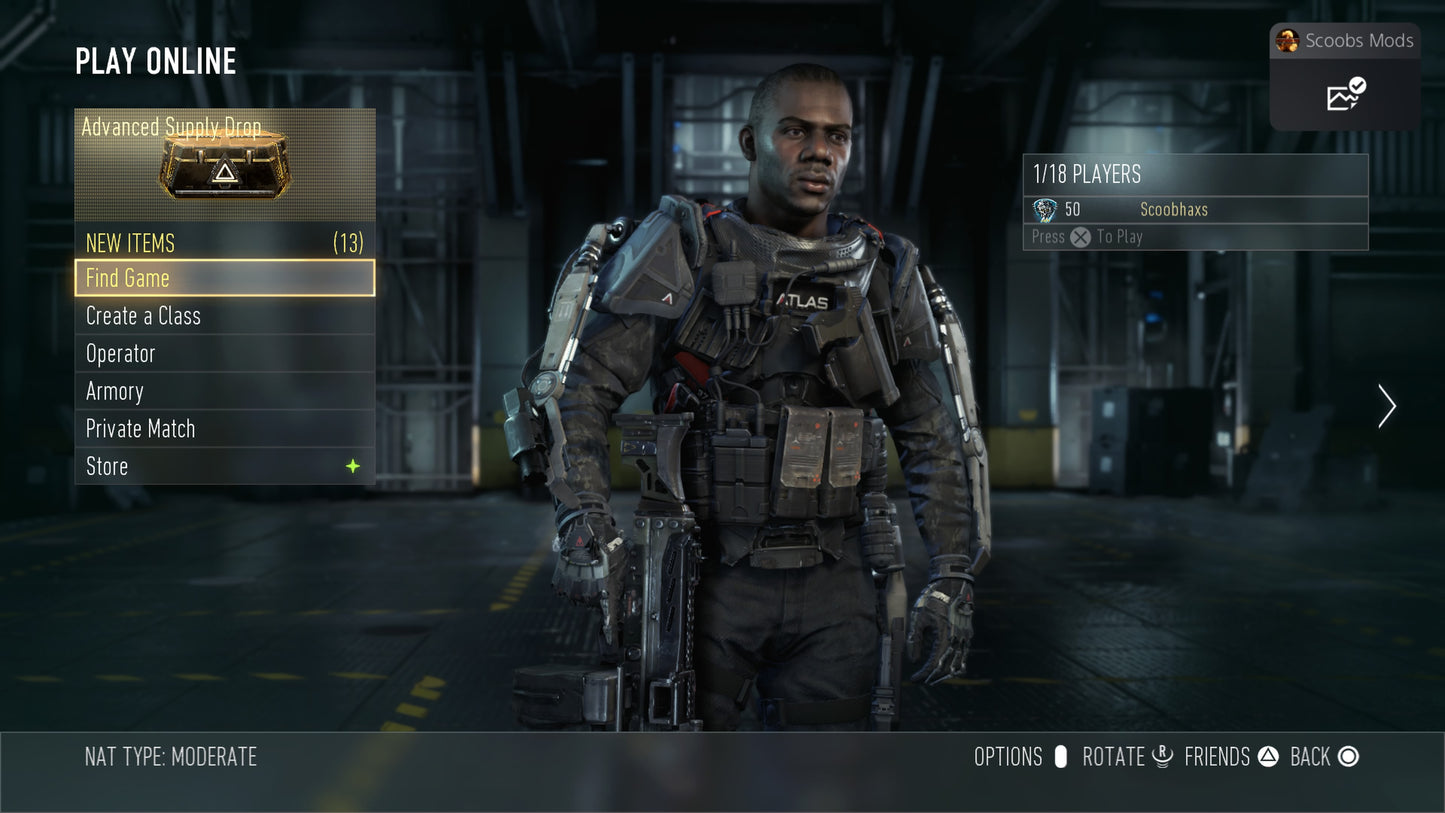Select the rank emblem next to Scoobhaxs
Viewport: 1445px width, 813px height.
(x=1046, y=209)
